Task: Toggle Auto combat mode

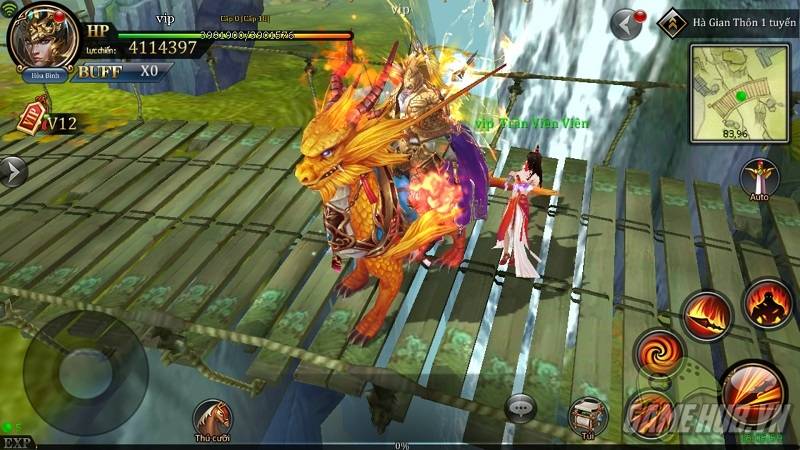Action: 760,180
